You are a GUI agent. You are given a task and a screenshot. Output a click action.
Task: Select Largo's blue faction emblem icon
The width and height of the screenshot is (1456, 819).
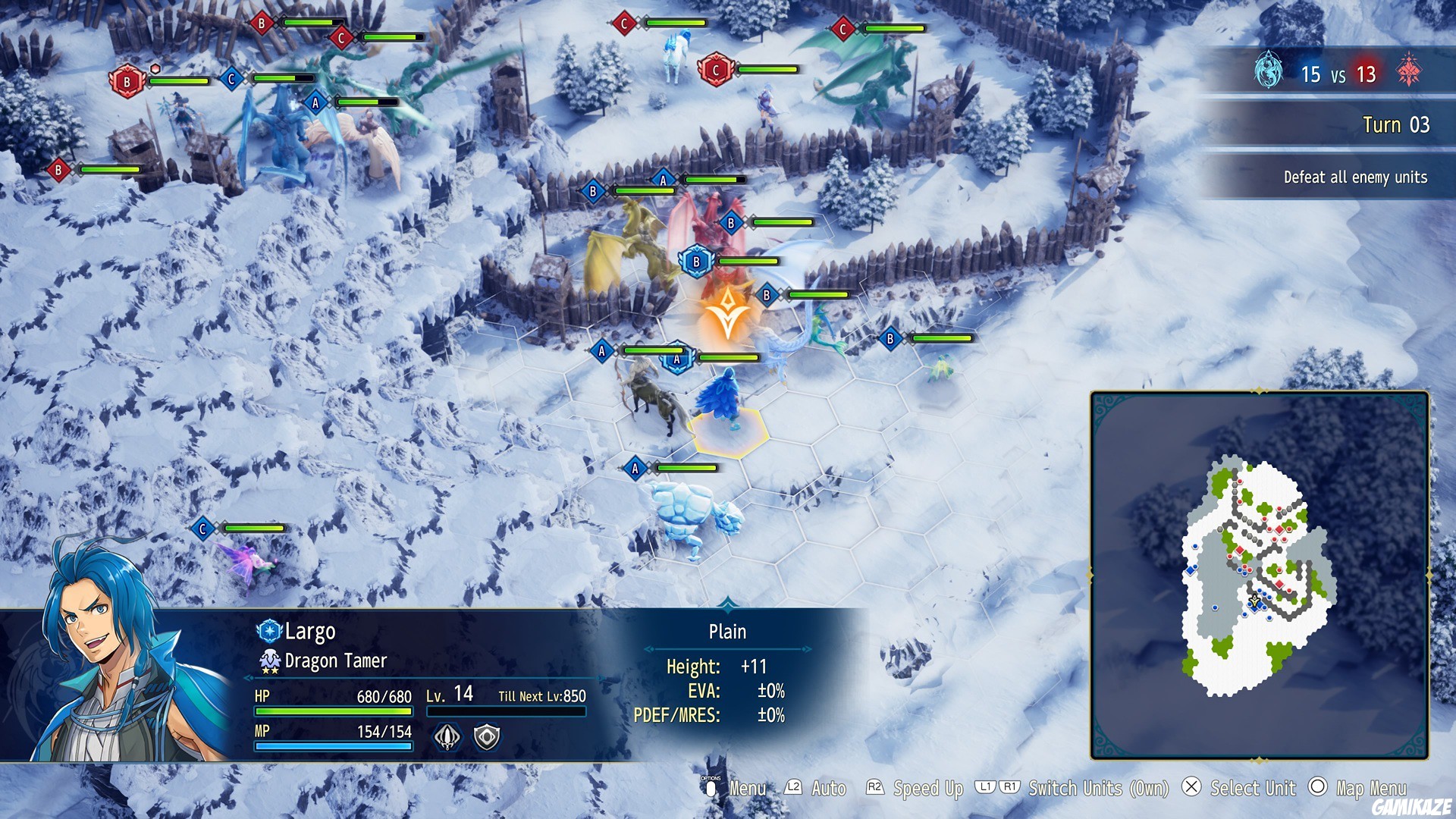tap(270, 631)
